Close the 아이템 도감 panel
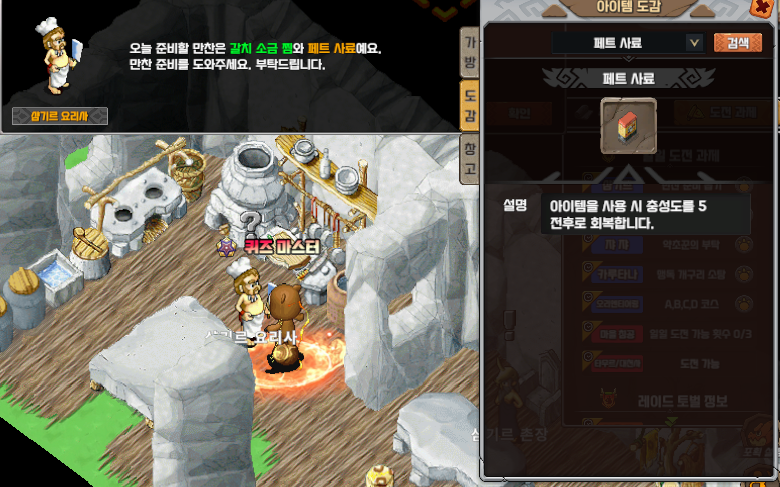This screenshot has height=487, width=780. point(762,9)
